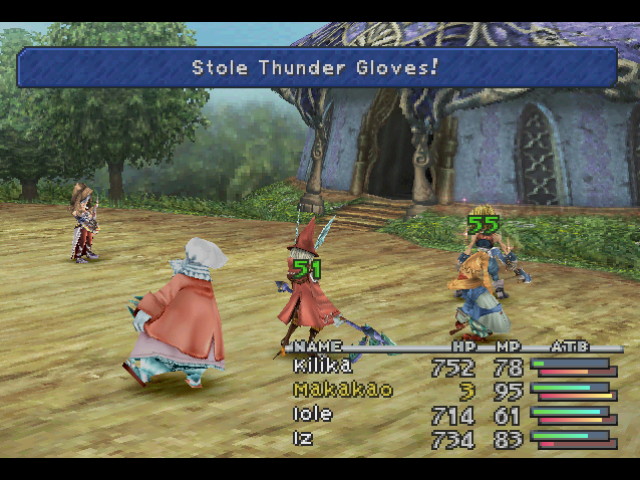640x480 pixels.
Task: Select party member Iz
Action: point(304,438)
